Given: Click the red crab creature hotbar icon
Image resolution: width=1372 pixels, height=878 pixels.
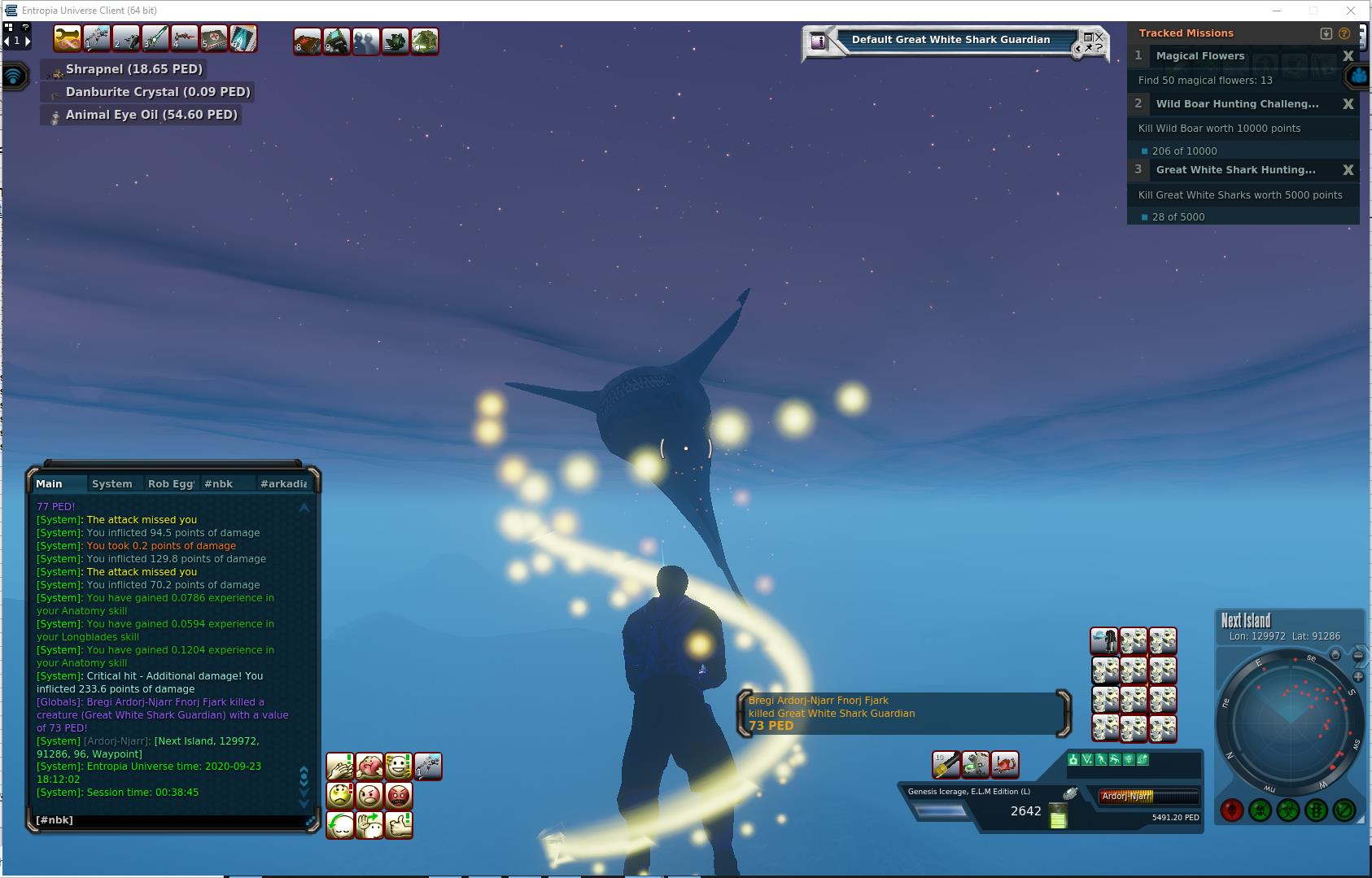Looking at the screenshot, I should click(1005, 765).
